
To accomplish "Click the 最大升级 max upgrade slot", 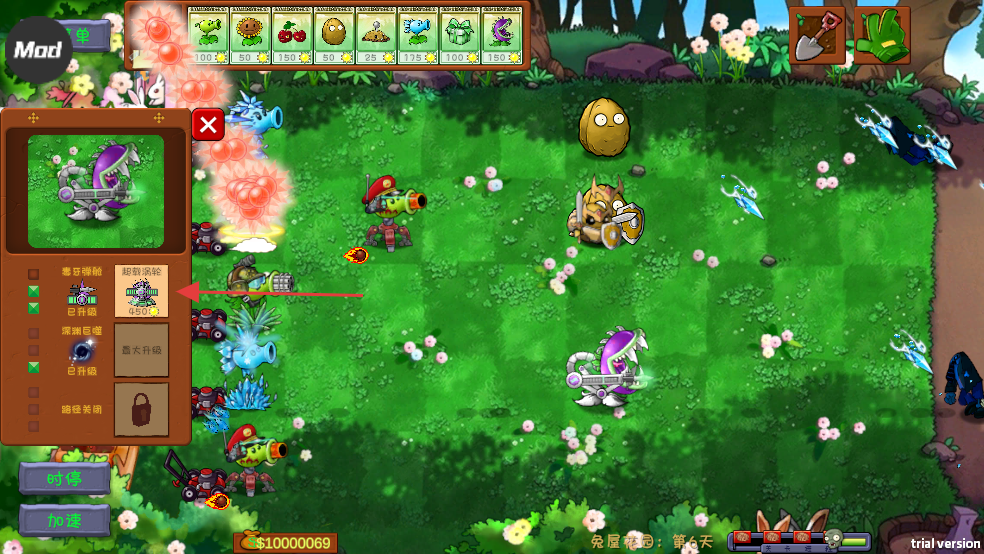I will [x=141, y=350].
